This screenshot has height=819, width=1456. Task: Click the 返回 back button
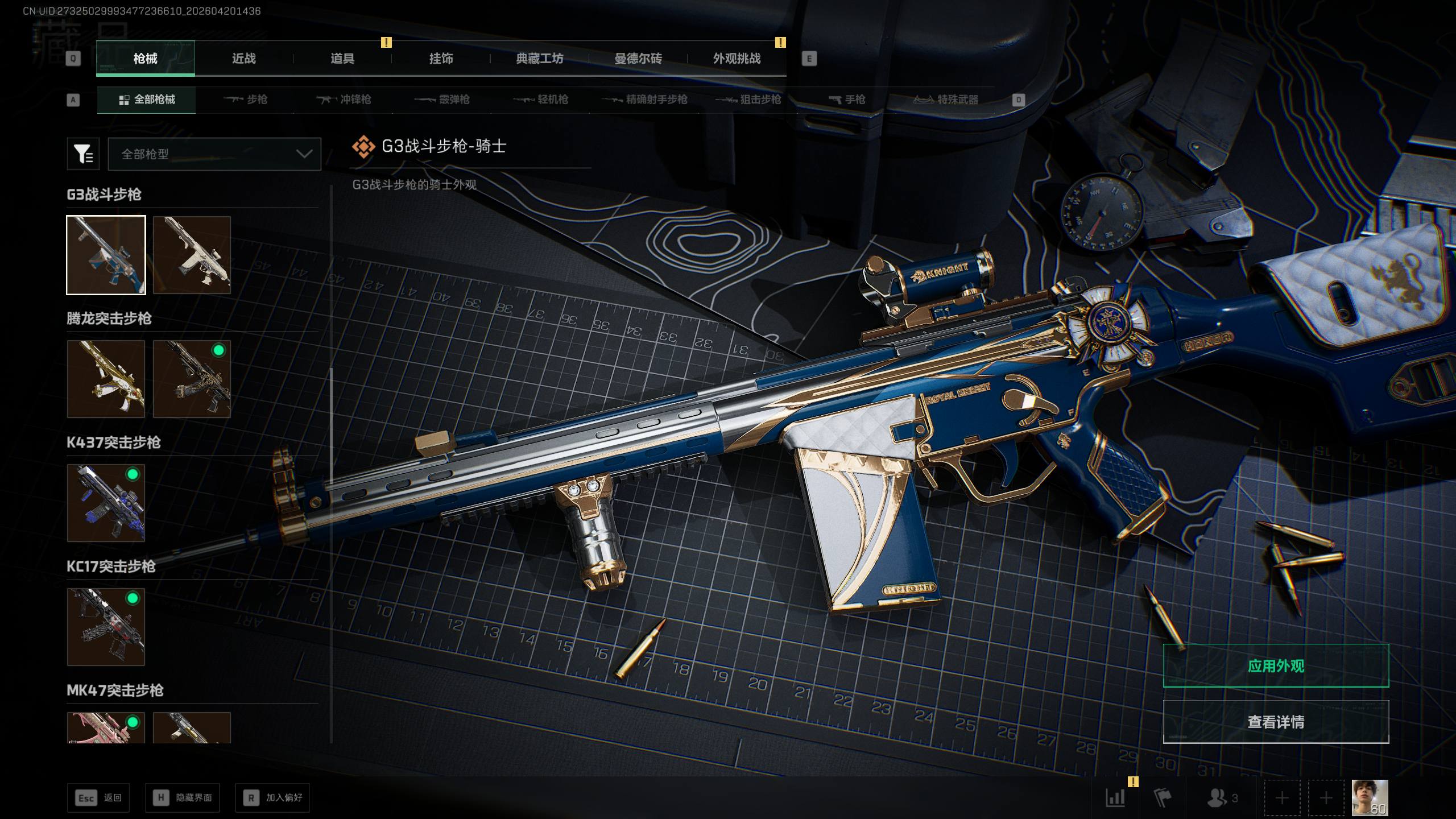[98, 797]
